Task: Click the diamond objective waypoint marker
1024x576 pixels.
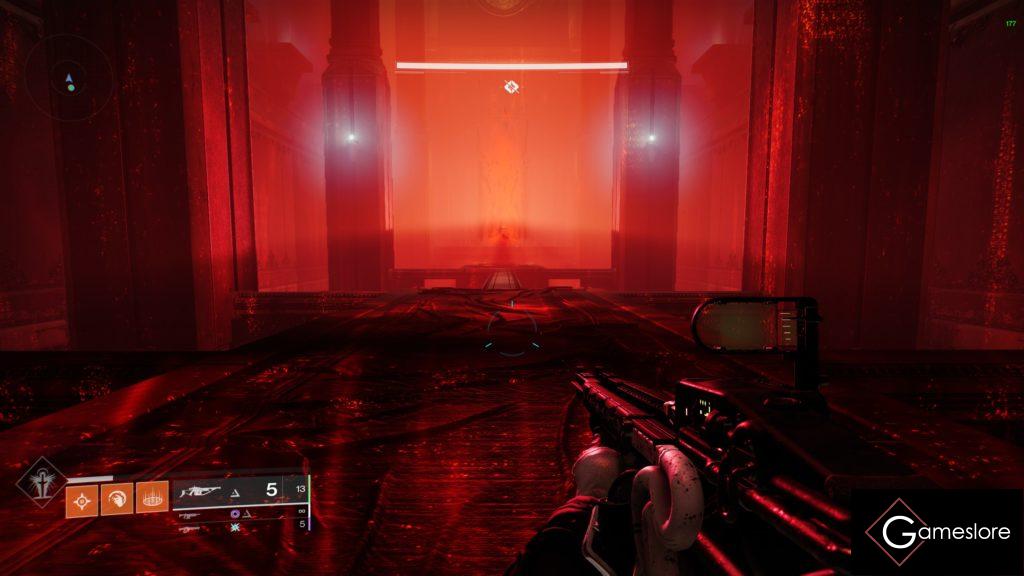Action: [511, 88]
